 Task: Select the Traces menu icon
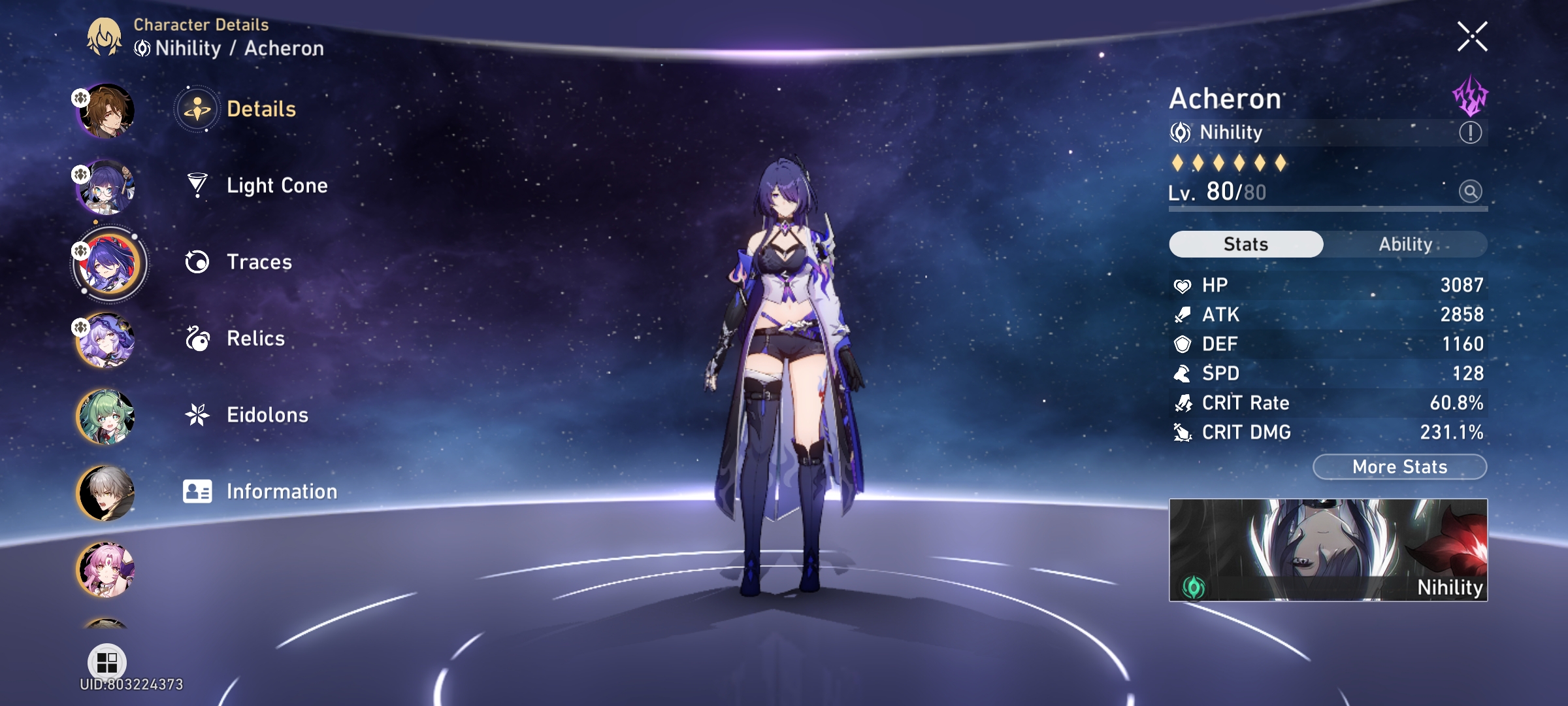coord(197,262)
